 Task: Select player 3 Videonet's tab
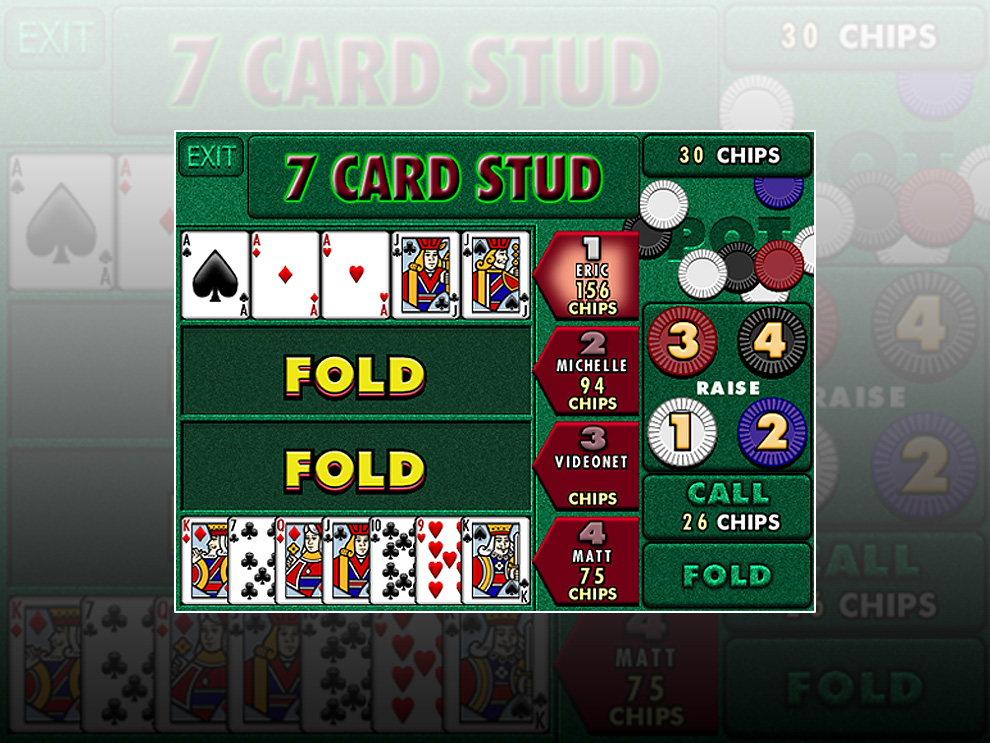592,466
